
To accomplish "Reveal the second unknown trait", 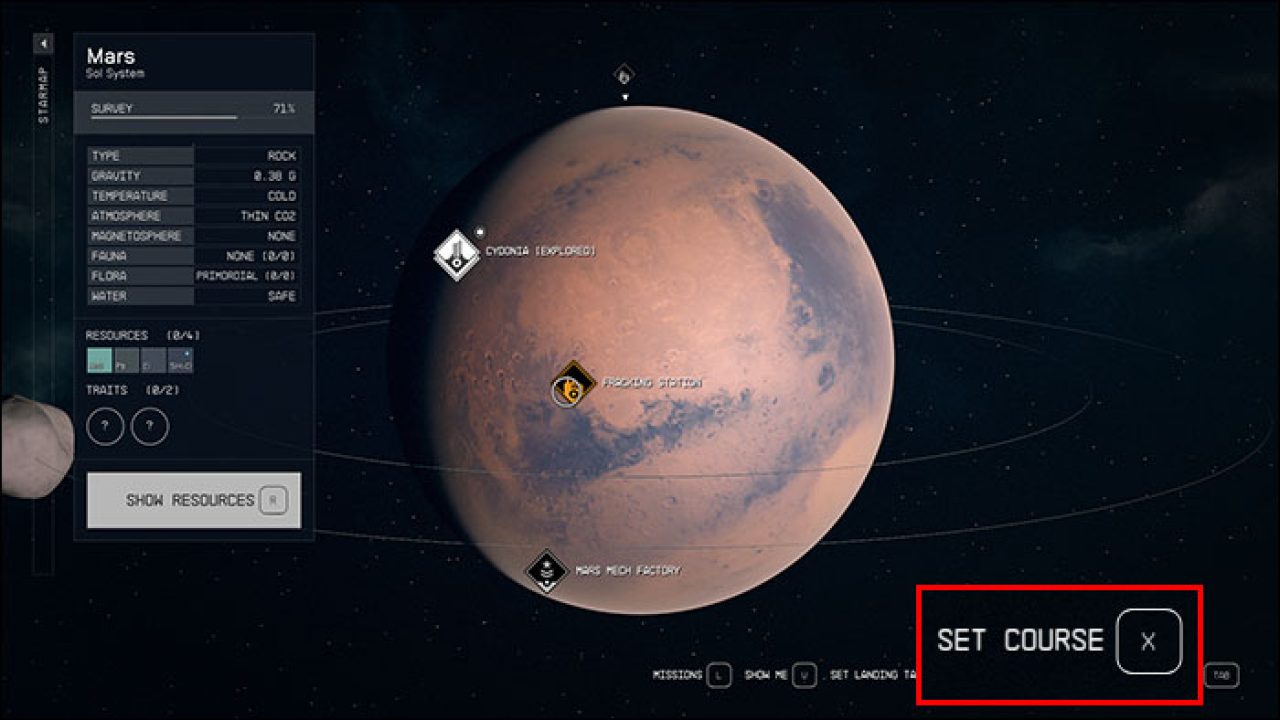I will 150,425.
